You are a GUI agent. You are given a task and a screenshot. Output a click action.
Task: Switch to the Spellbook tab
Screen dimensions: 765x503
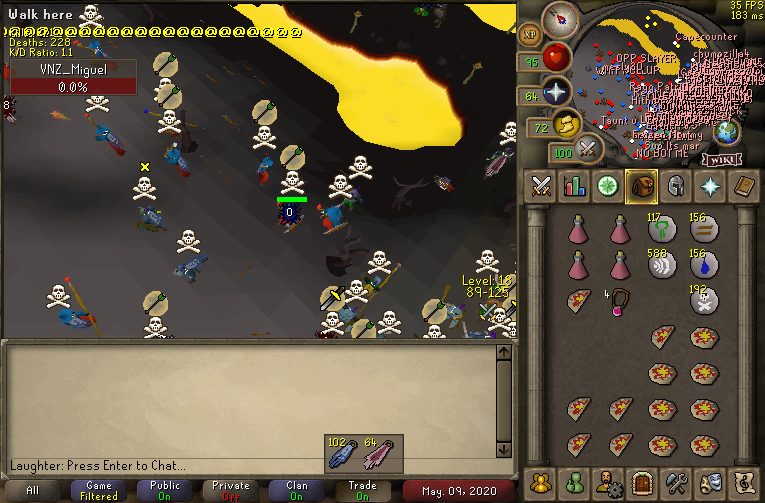tap(745, 186)
